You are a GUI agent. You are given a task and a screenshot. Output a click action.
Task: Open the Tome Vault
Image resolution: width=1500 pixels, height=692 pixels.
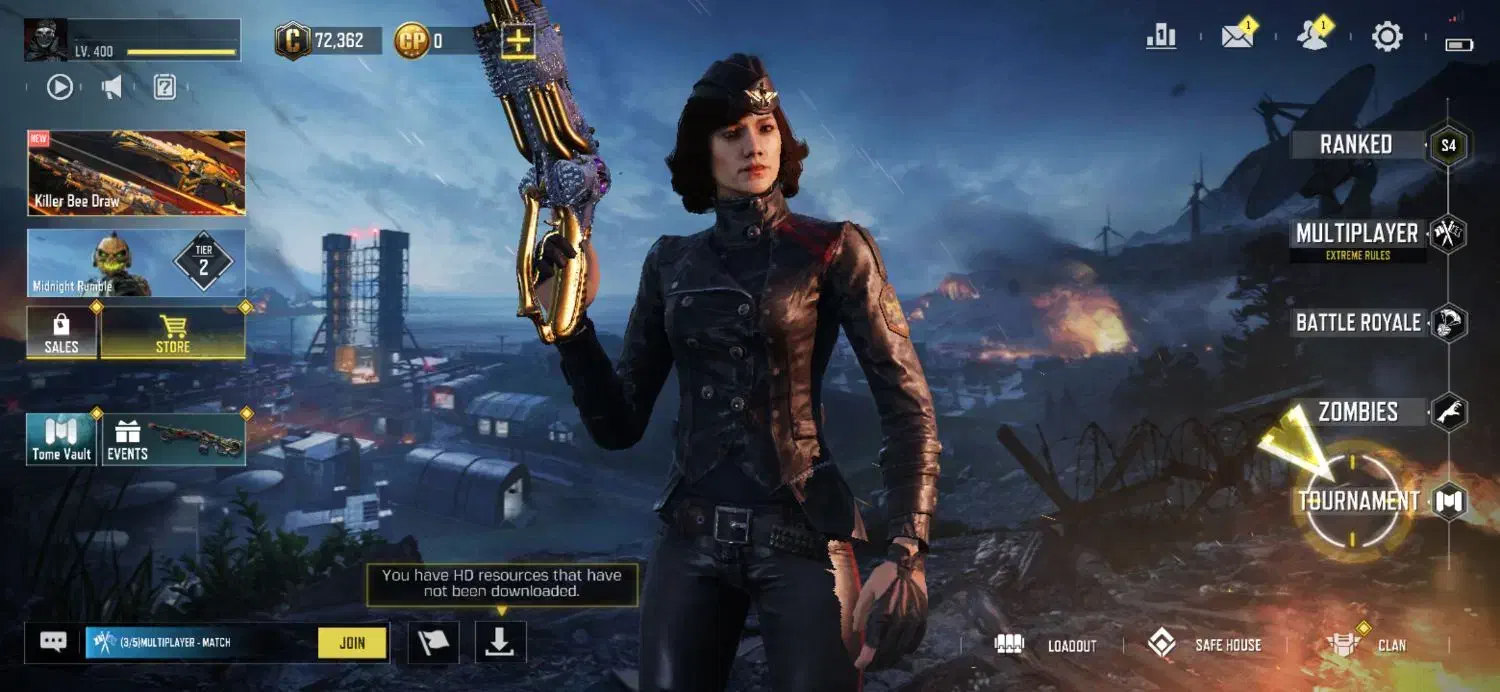click(61, 440)
